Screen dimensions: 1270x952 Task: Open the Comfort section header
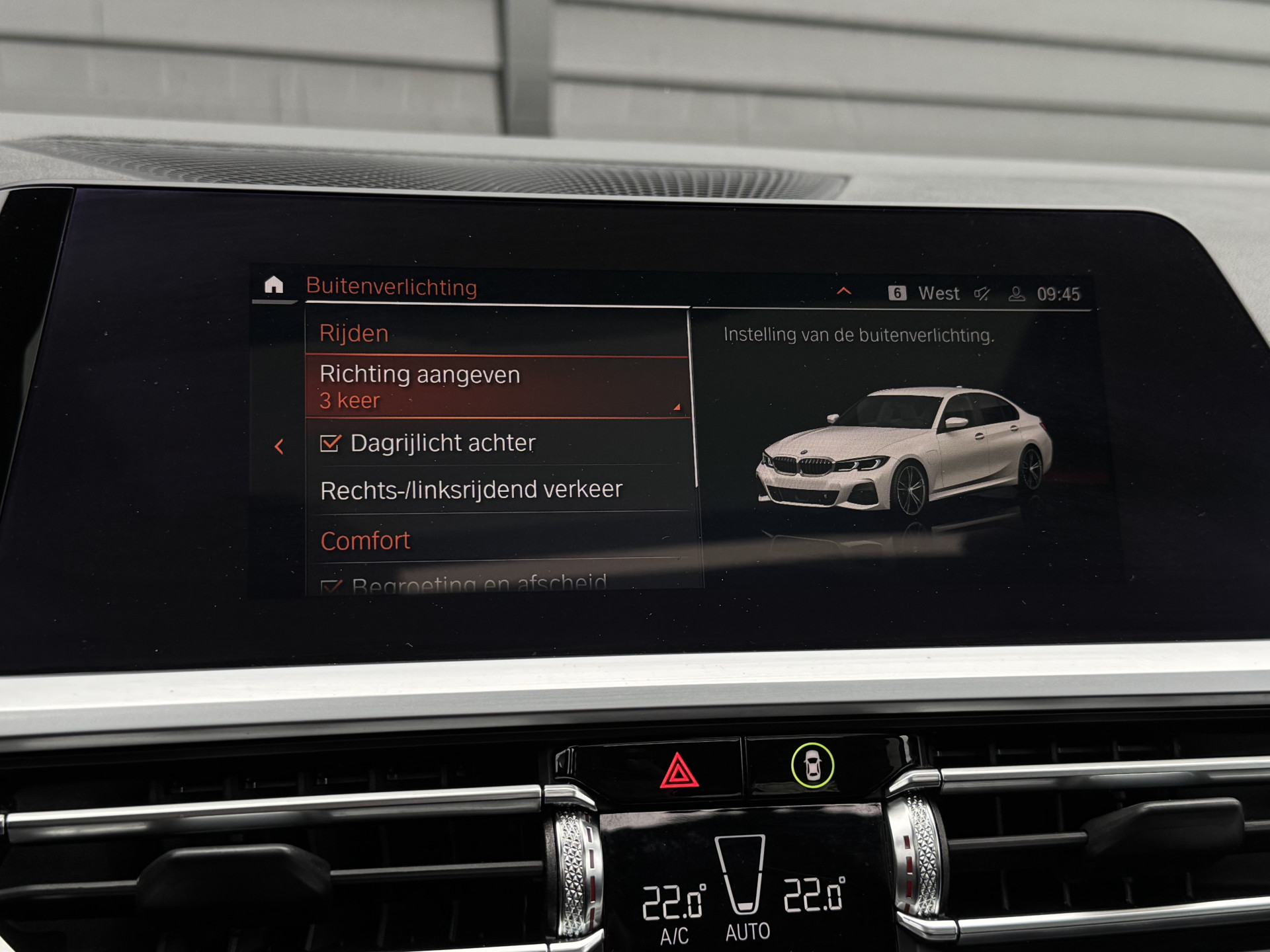pyautogui.click(x=364, y=539)
